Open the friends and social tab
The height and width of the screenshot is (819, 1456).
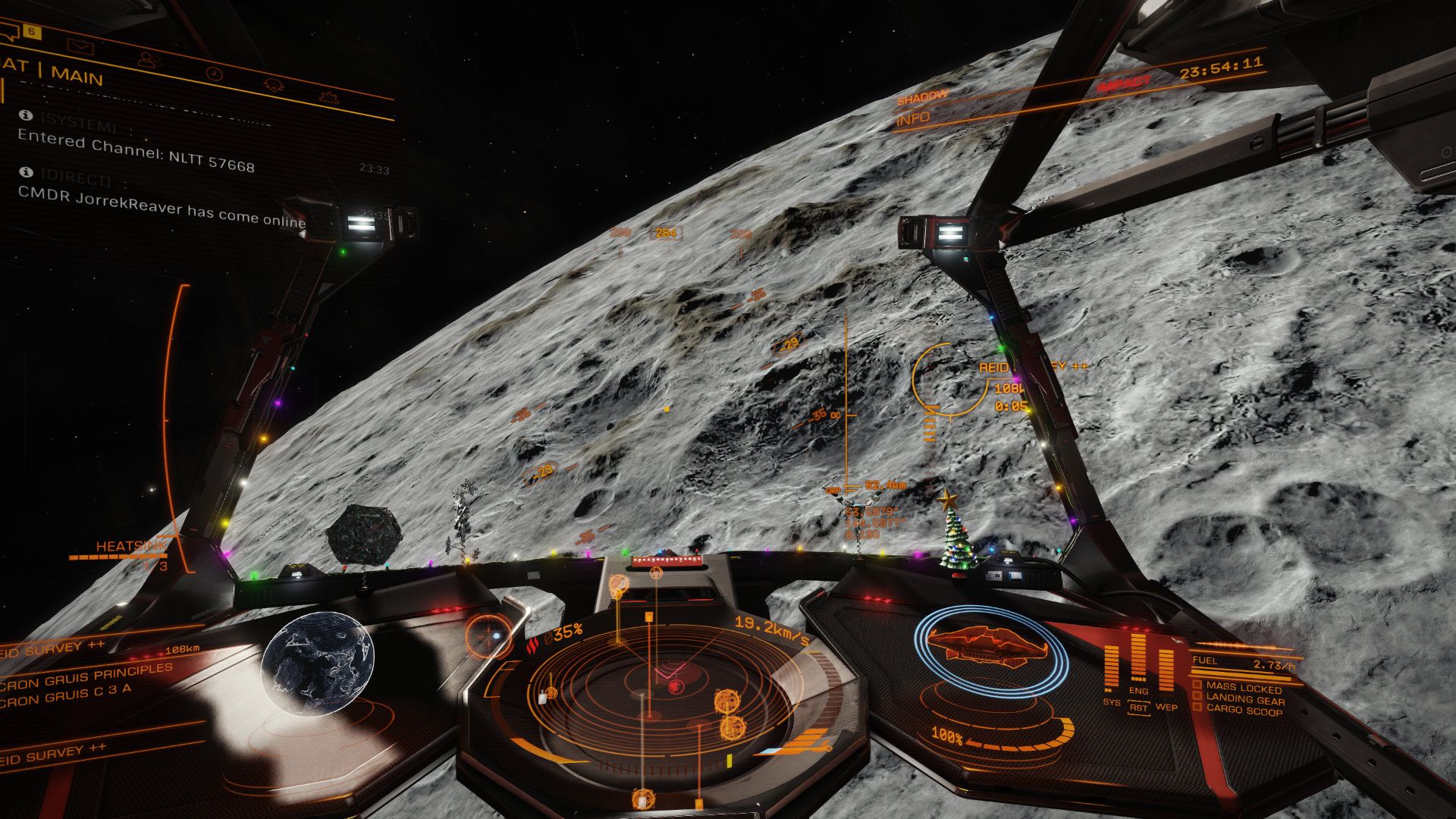149,60
